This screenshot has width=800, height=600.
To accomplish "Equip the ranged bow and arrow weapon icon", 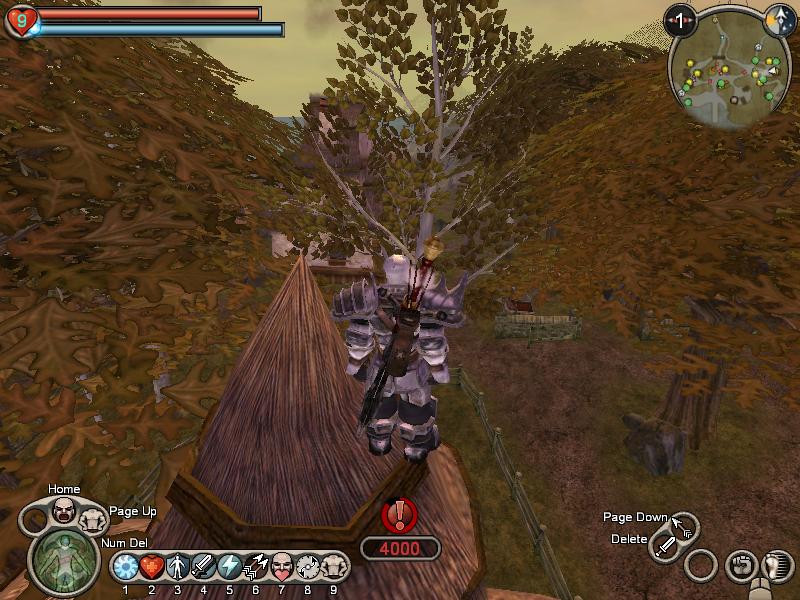I will [x=685, y=526].
